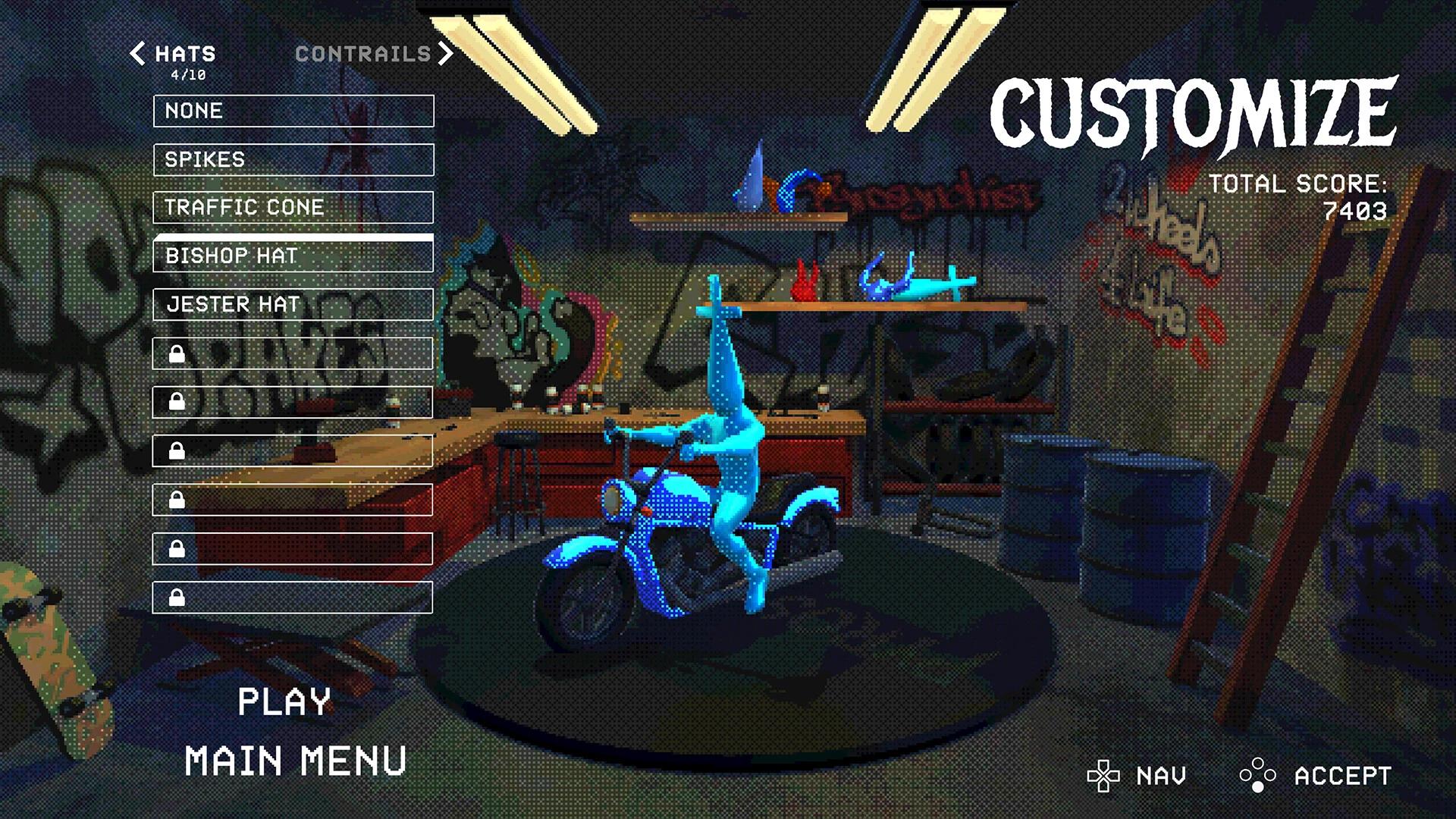Go to previous category with the left arrow
The height and width of the screenshot is (819, 1456).
click(137, 54)
